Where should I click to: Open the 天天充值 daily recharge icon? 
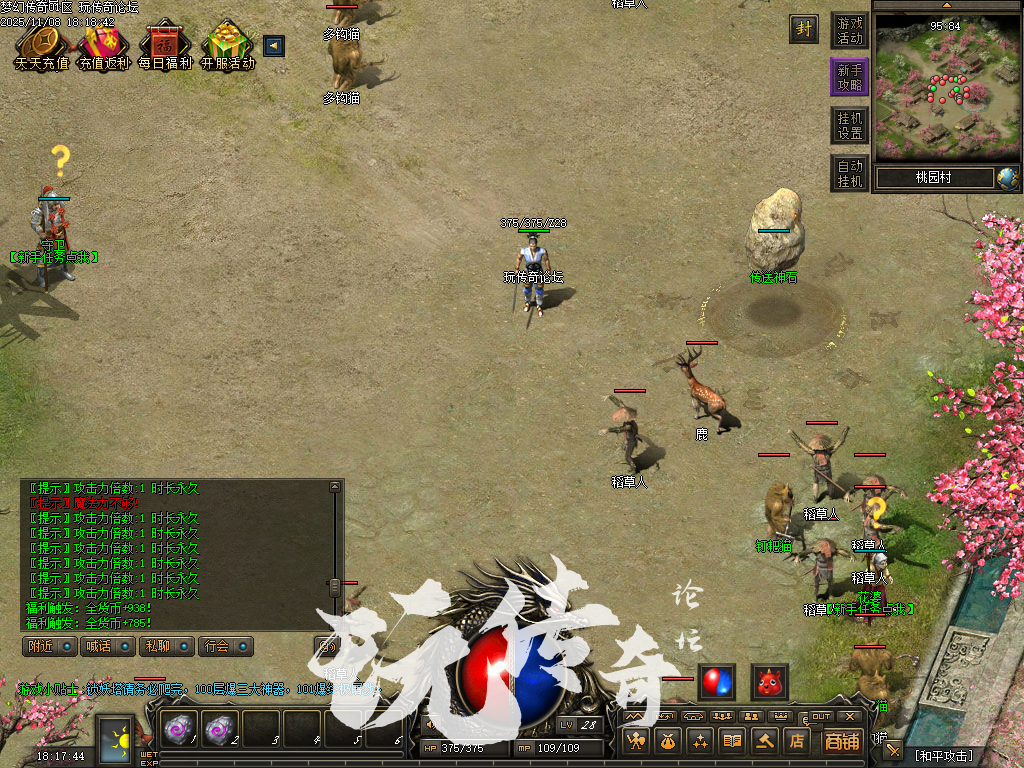pos(42,45)
